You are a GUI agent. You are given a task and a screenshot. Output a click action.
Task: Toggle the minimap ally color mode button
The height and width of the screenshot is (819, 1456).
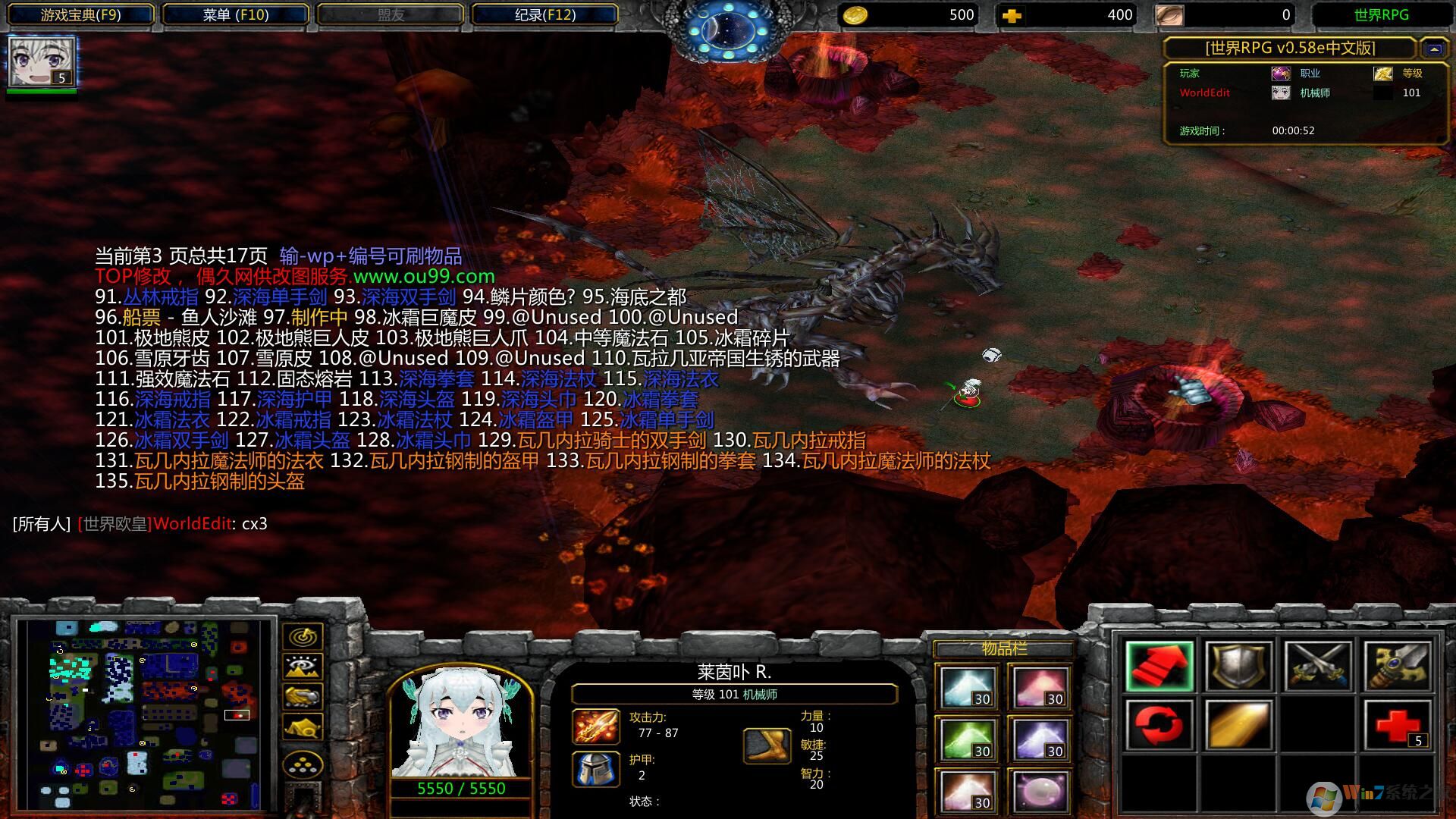tap(303, 696)
